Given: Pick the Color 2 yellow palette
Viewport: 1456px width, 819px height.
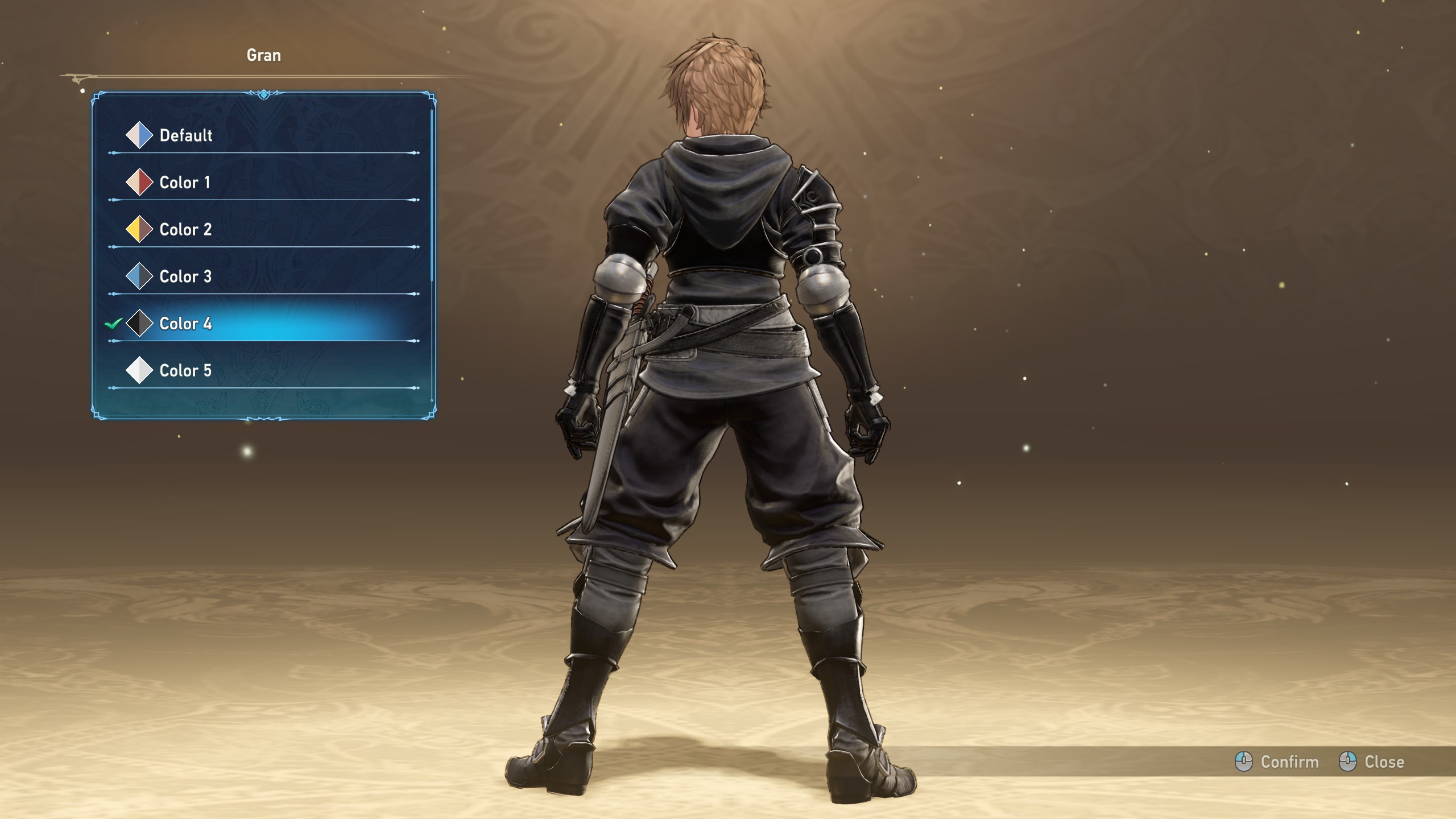Looking at the screenshot, I should tap(185, 230).
